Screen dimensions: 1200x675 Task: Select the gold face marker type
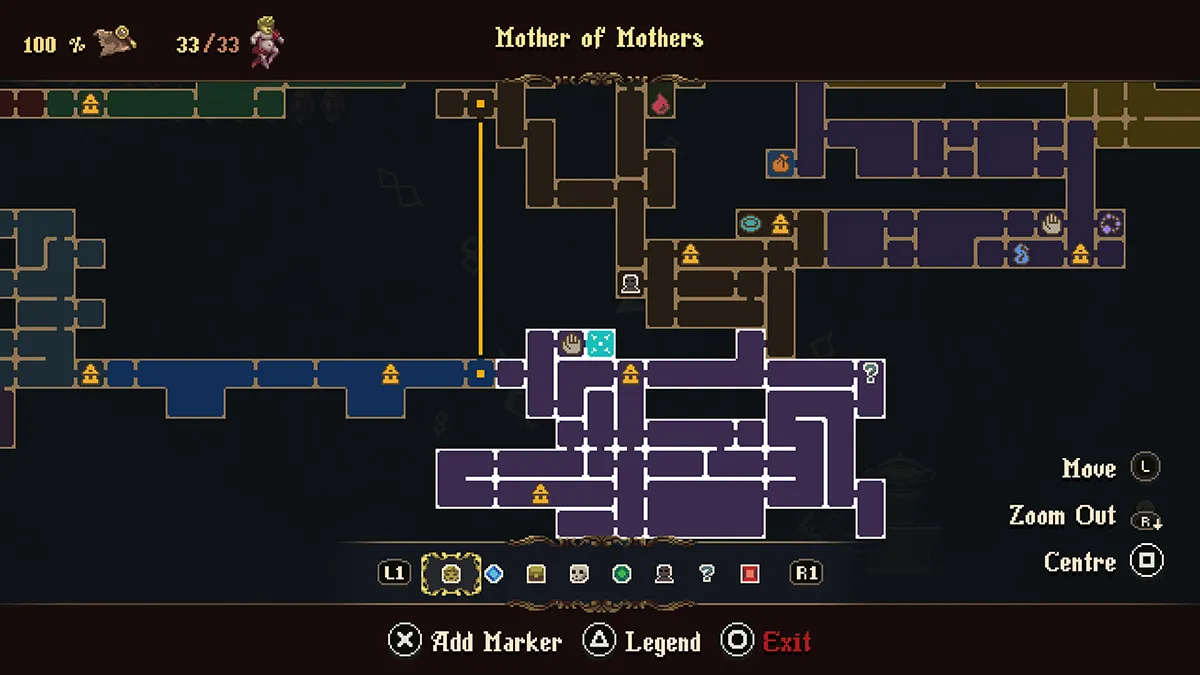click(x=450, y=574)
